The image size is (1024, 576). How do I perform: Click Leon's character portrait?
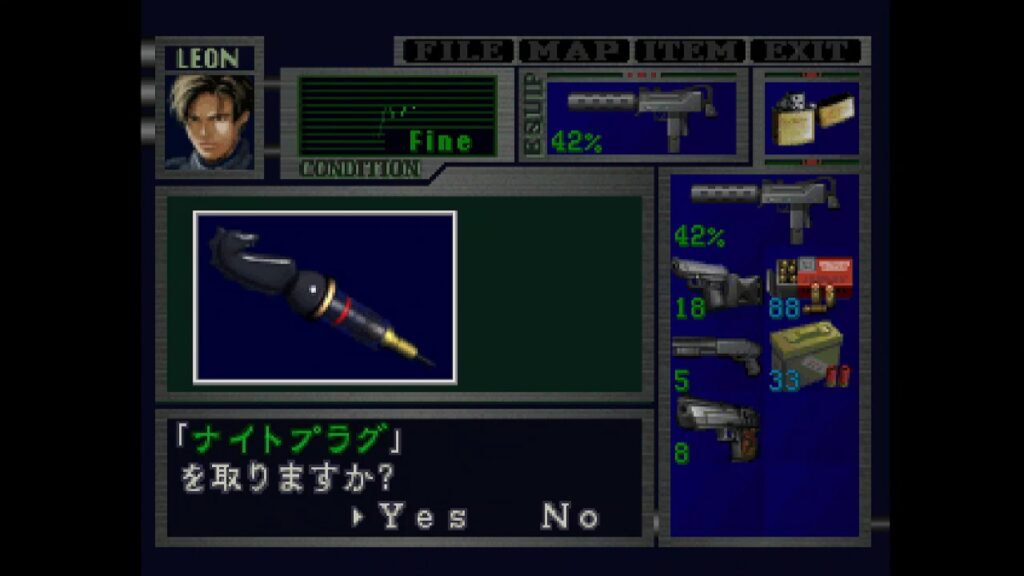(209, 122)
